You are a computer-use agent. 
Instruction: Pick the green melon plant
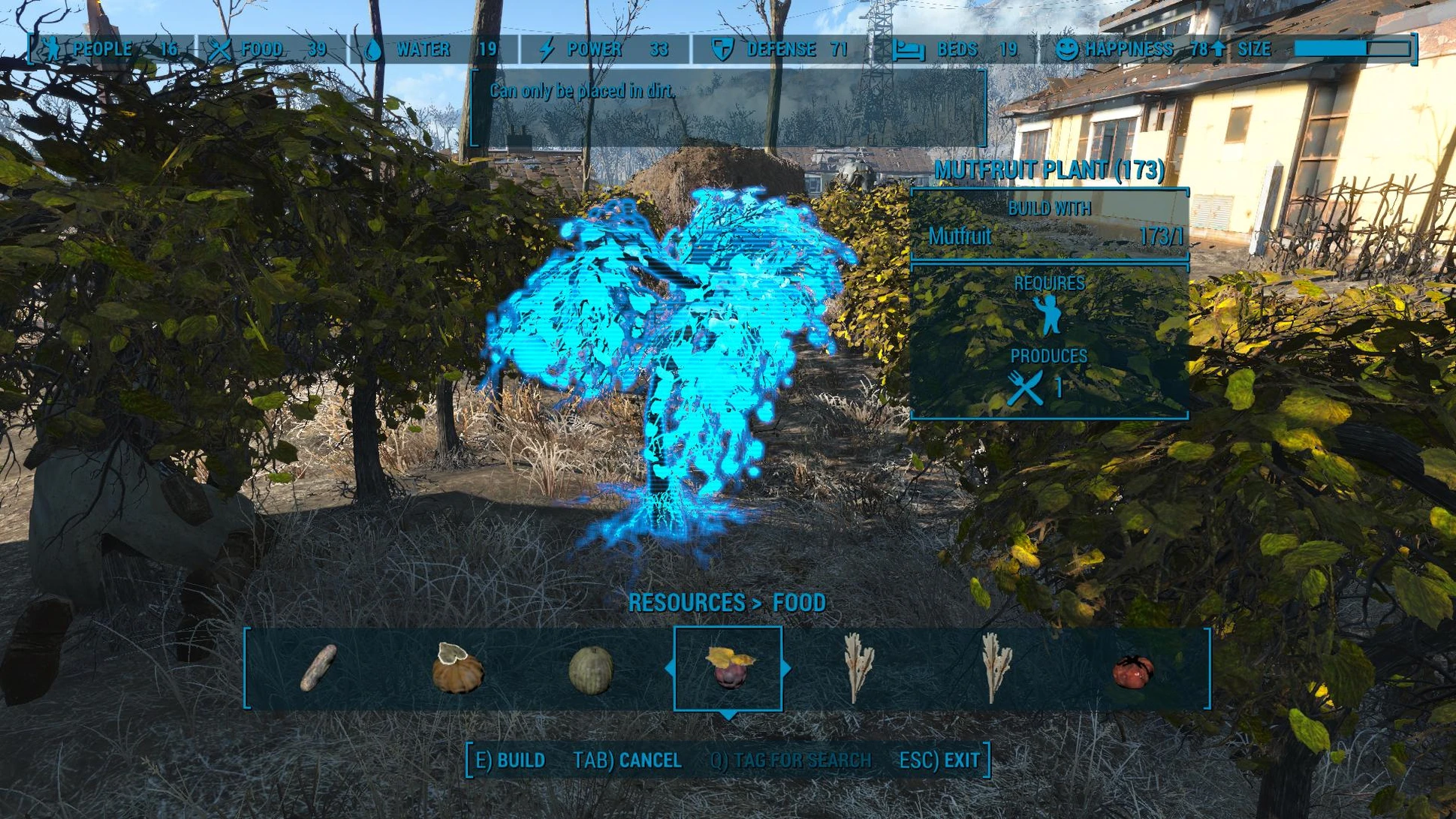point(591,670)
